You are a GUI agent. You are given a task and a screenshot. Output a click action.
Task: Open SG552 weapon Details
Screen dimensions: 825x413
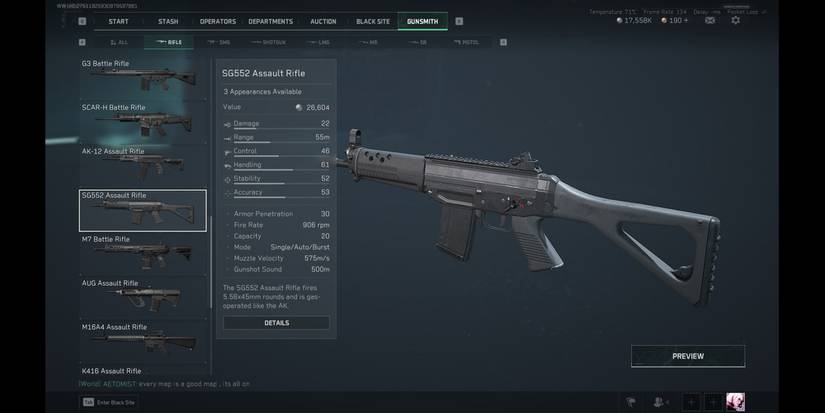[276, 323]
